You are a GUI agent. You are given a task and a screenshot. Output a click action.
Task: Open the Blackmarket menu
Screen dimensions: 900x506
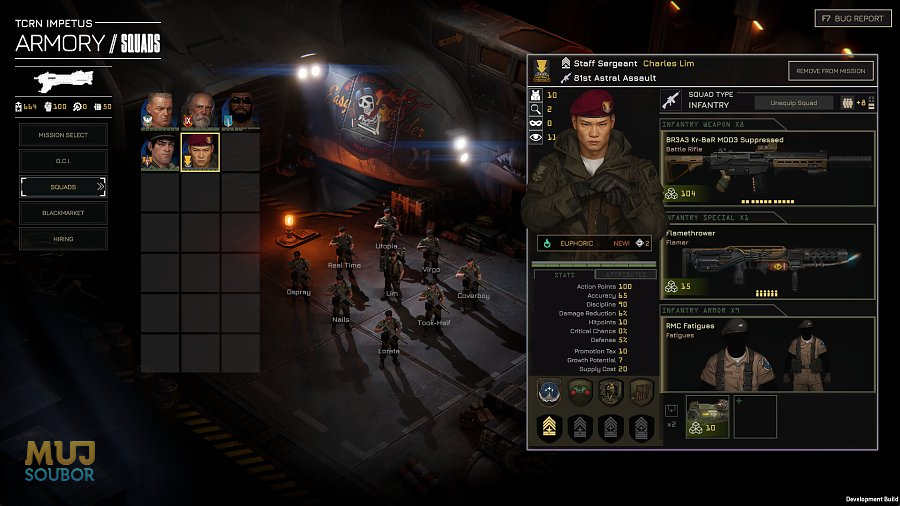63,213
